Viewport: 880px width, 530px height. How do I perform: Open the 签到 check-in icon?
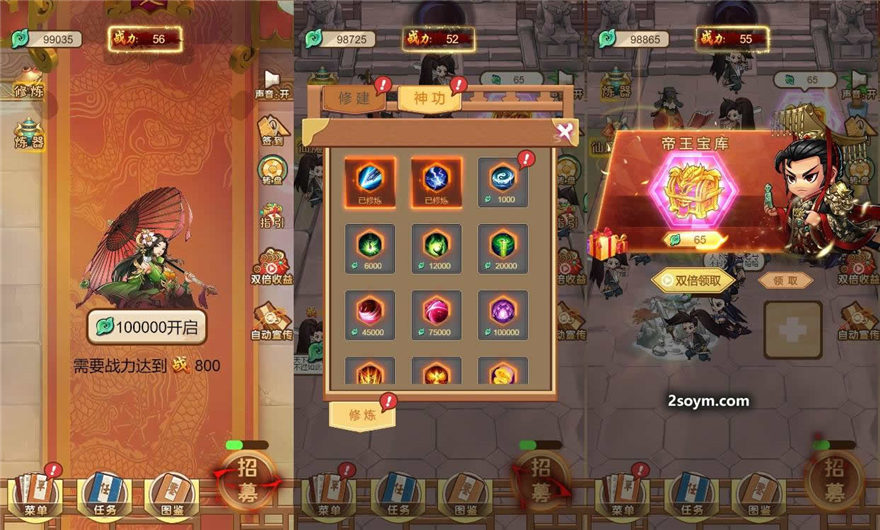272,130
